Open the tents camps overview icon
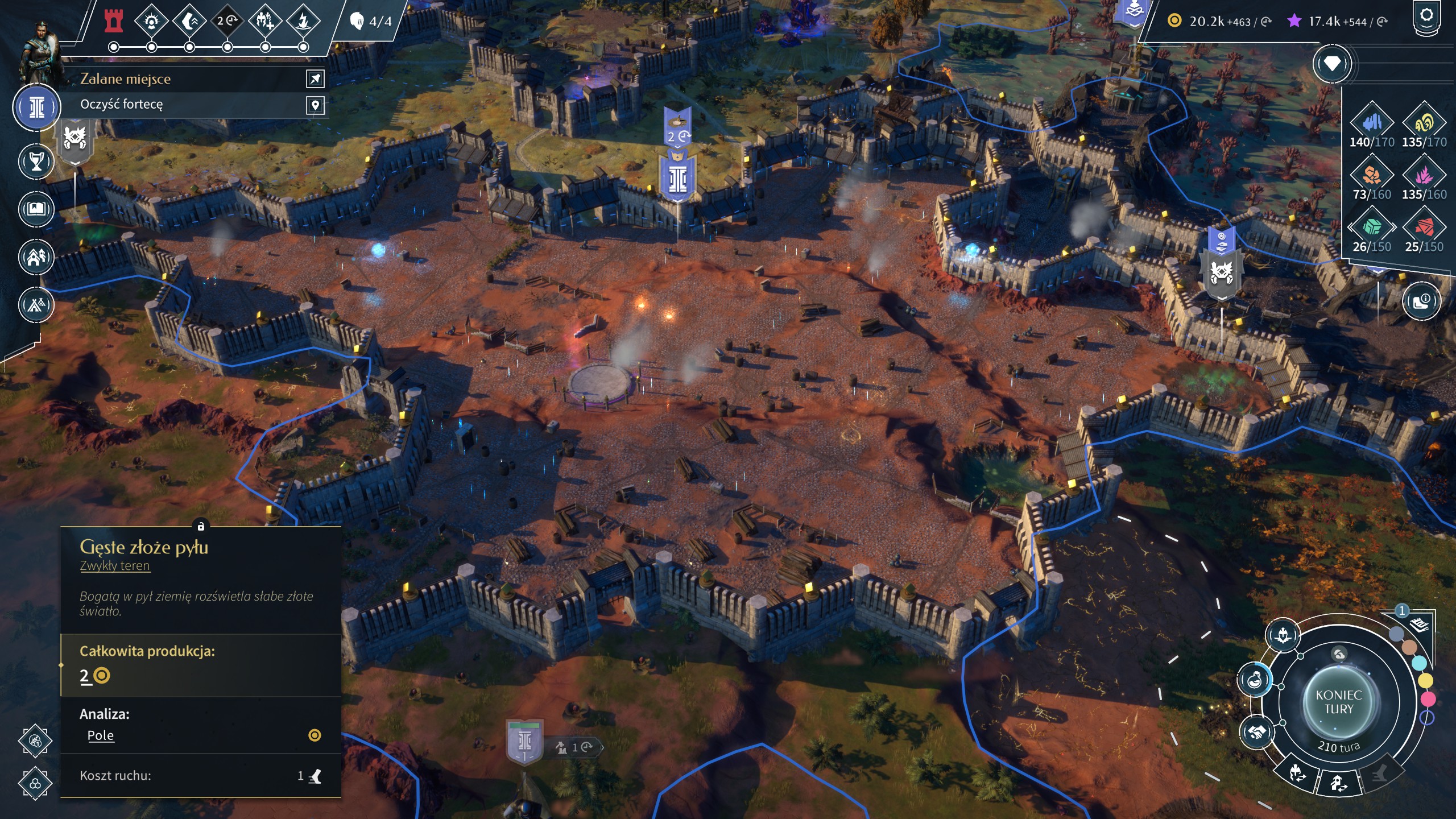Image resolution: width=1456 pixels, height=819 pixels. 36,305
